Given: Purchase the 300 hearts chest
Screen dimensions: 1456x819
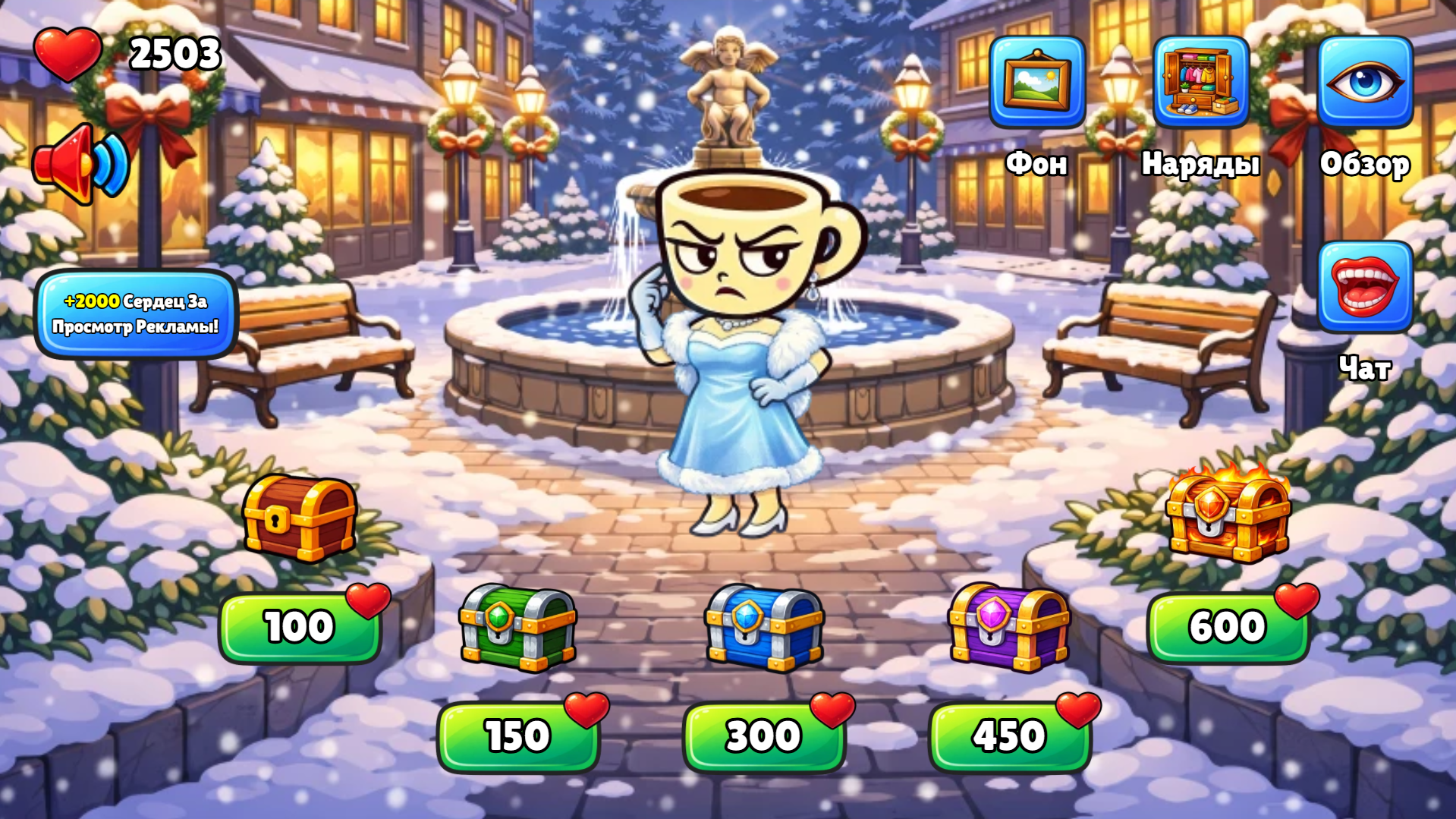Looking at the screenshot, I should 763,735.
